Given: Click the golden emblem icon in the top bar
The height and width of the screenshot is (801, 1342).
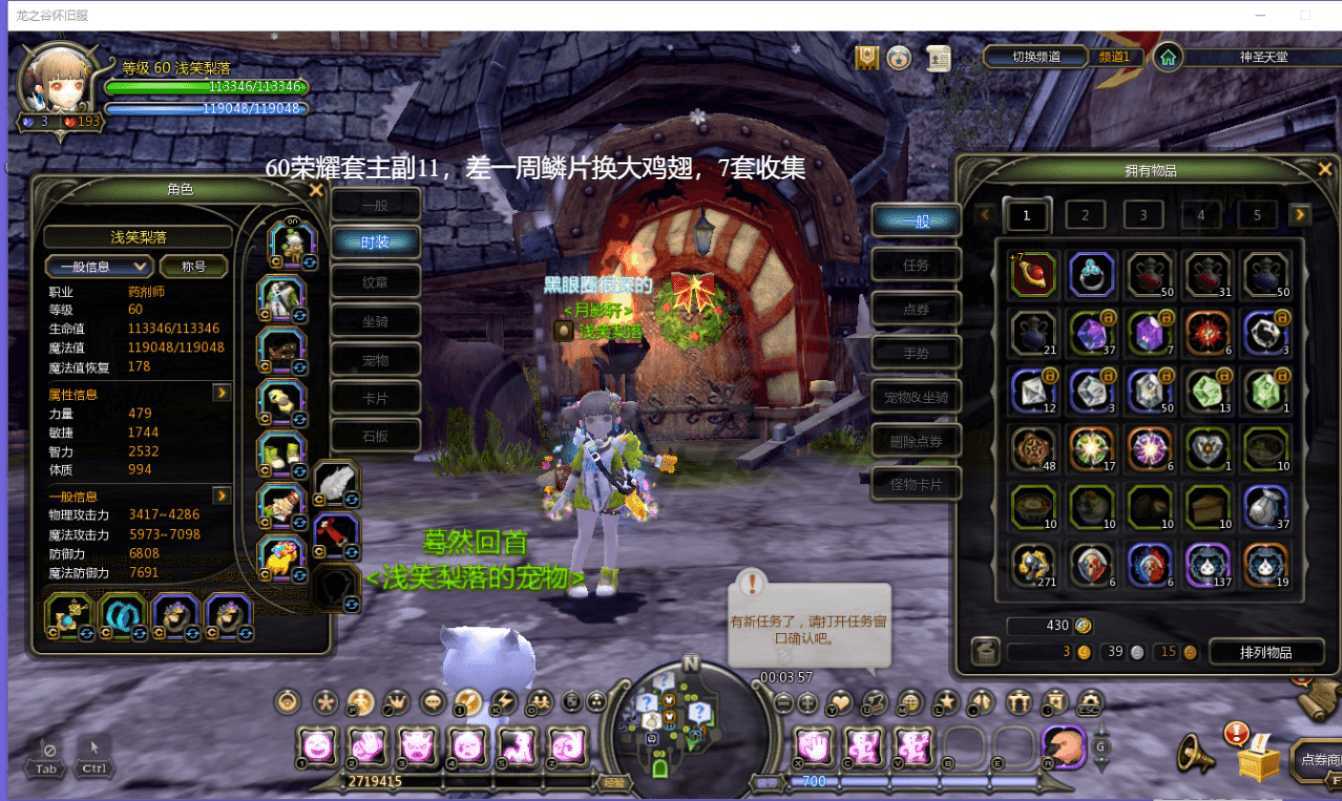Looking at the screenshot, I should (x=864, y=58).
